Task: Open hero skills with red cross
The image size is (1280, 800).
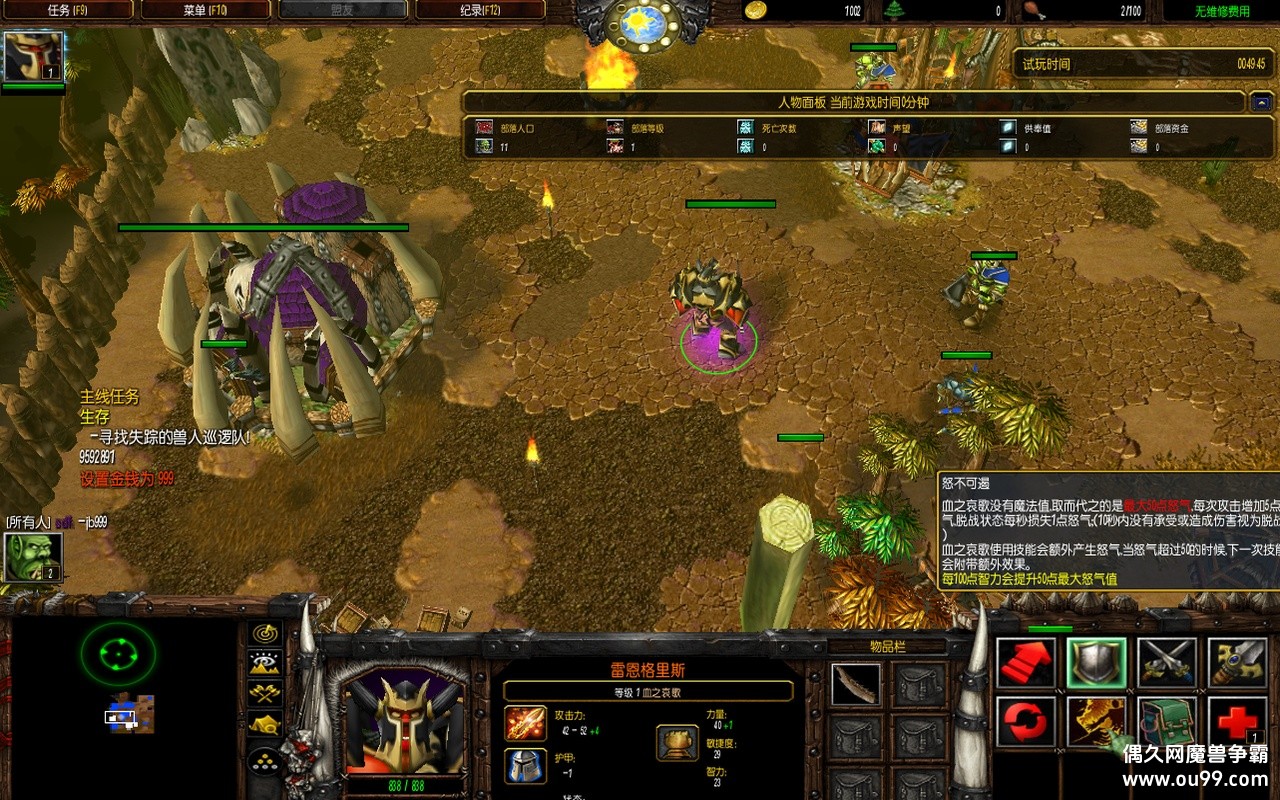Action: click(x=1236, y=721)
